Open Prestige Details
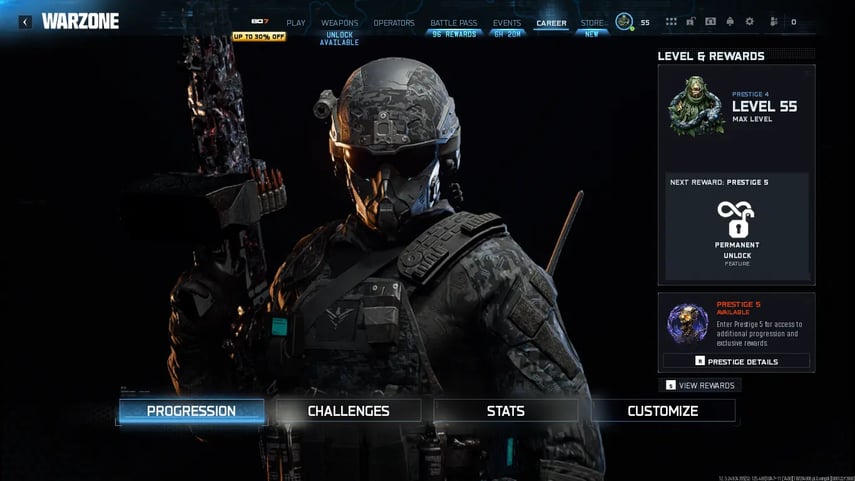The width and height of the screenshot is (855, 481). coord(736,361)
